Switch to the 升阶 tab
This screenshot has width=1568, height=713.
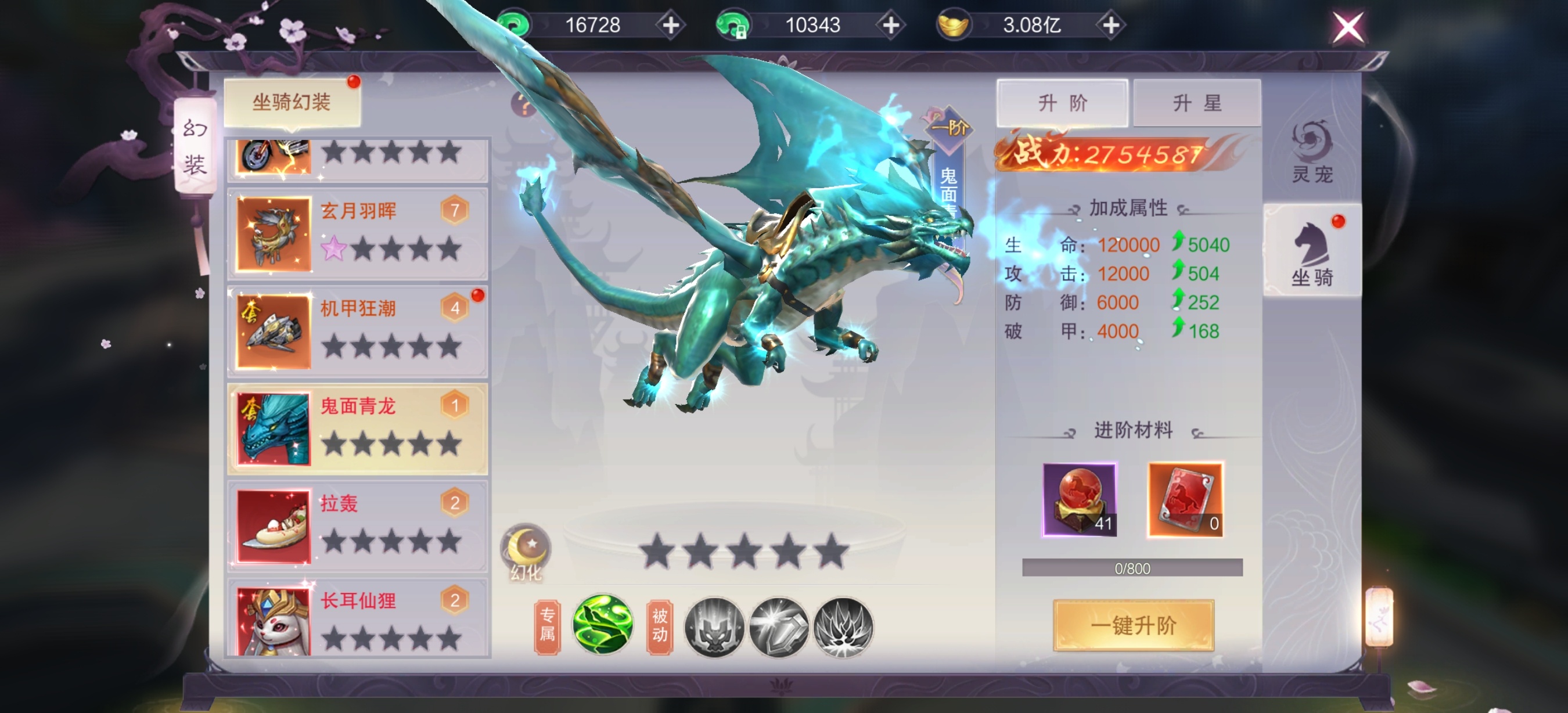[1062, 103]
